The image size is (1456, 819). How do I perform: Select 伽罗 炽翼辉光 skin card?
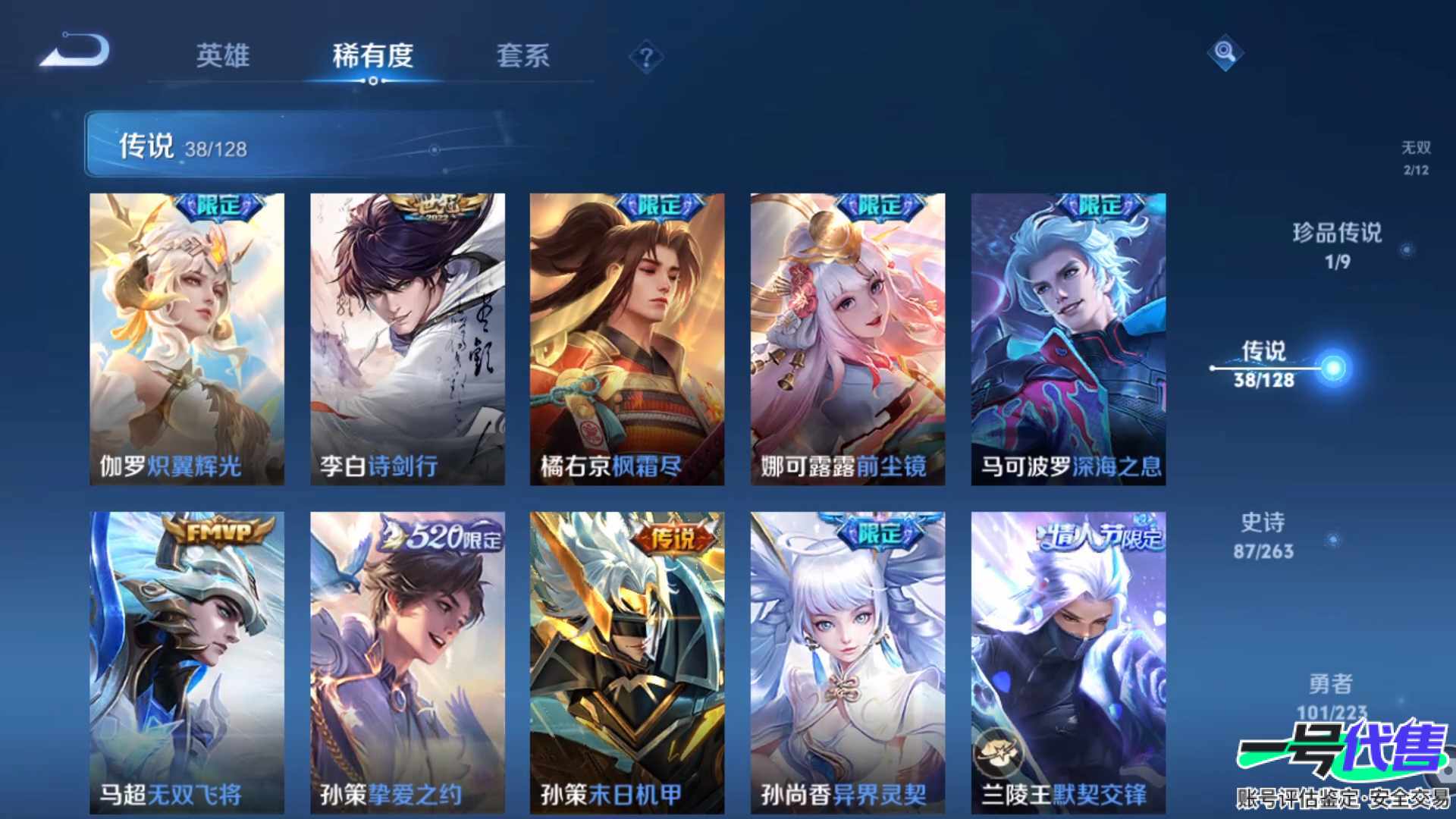pyautogui.click(x=187, y=339)
